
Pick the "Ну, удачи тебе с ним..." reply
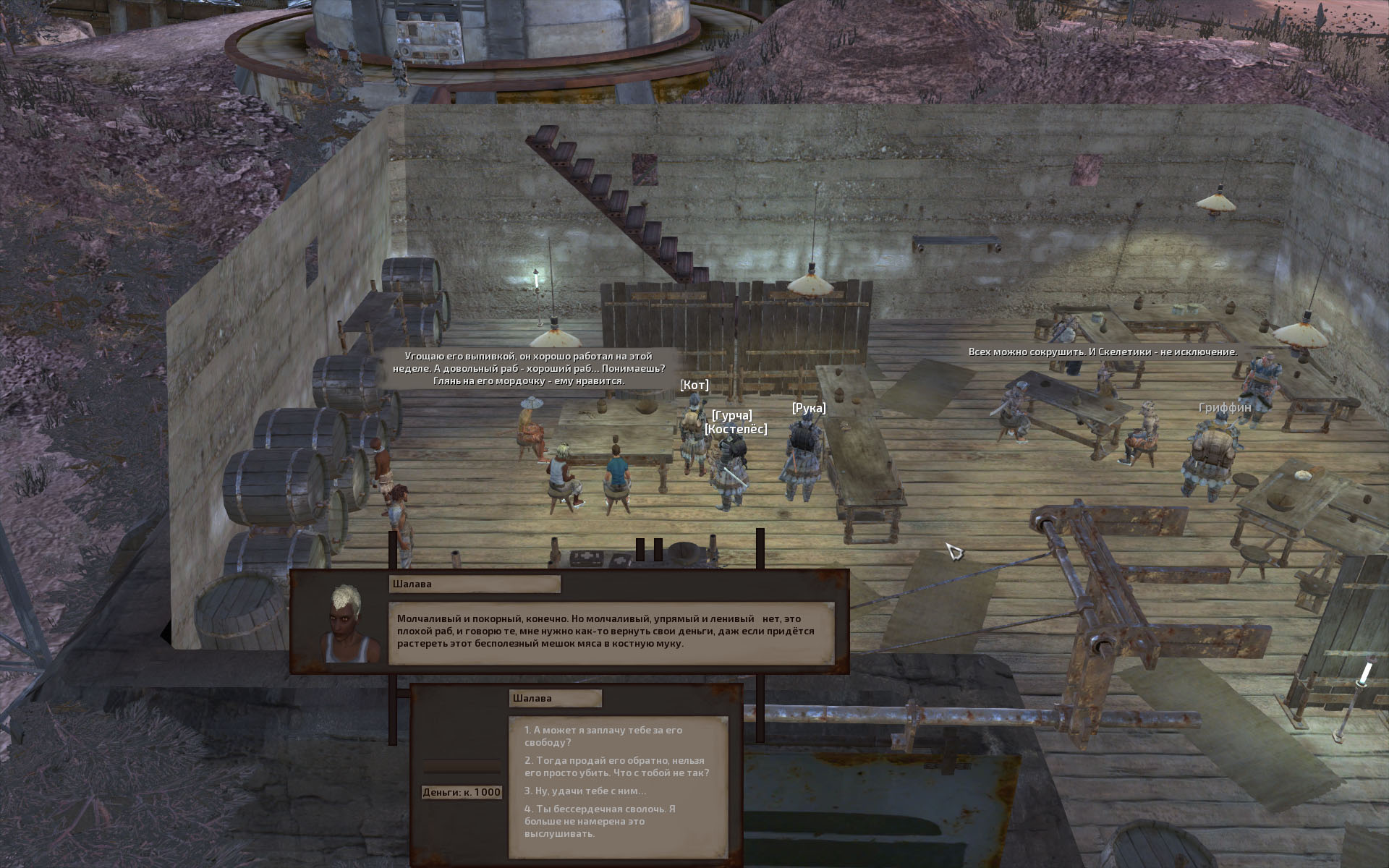point(585,791)
